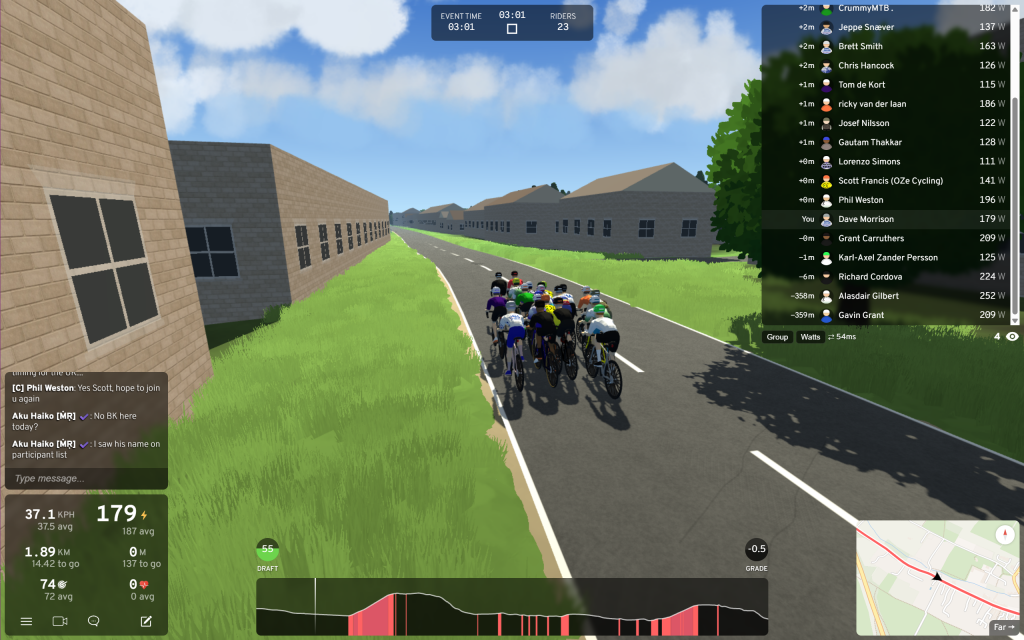Screen dimensions: 1024x640
Task: Click the Group button under the rider list
Action: tap(777, 337)
